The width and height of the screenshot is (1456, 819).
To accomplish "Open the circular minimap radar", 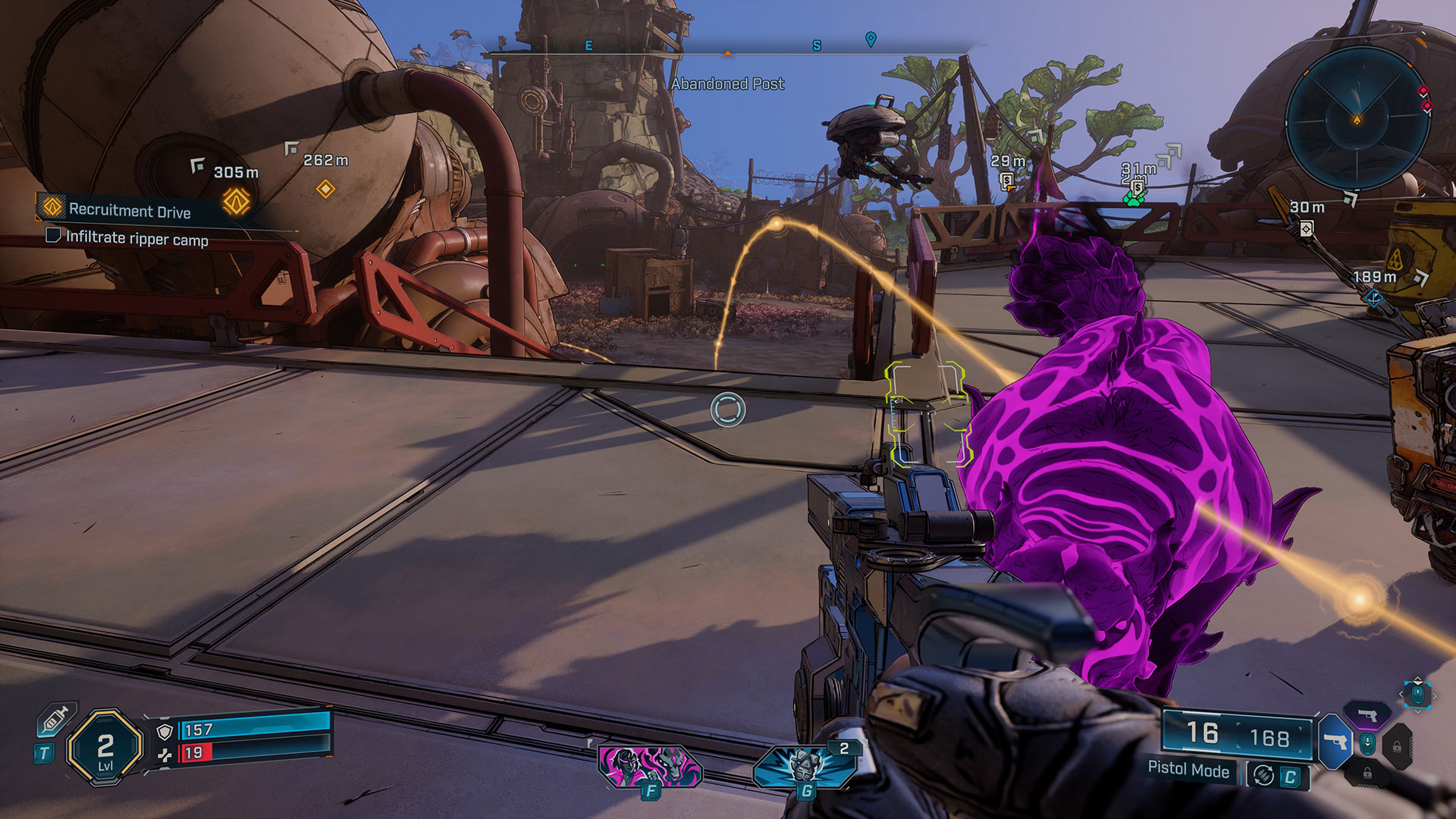I will click(1357, 119).
